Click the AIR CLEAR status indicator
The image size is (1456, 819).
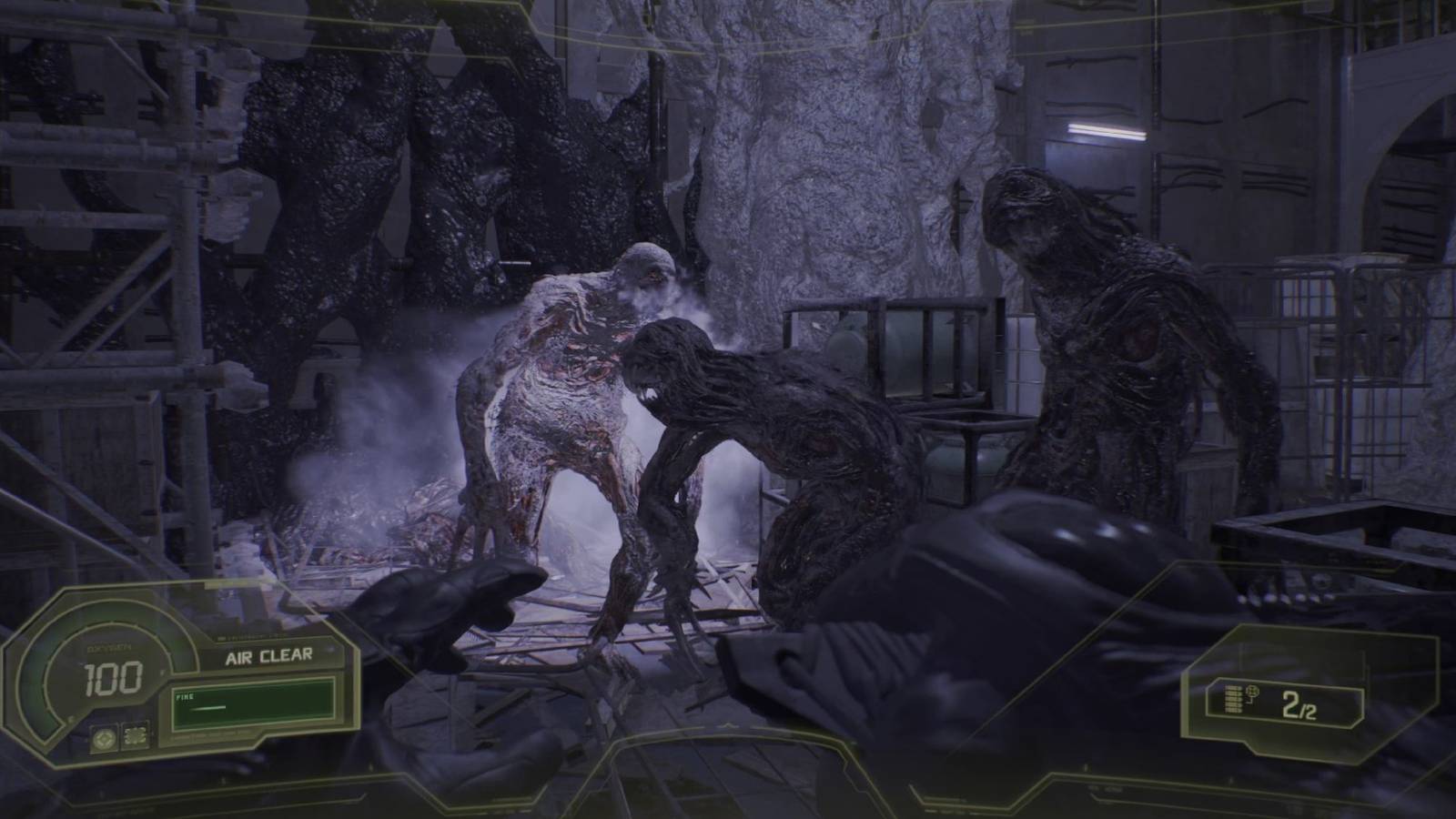pos(269,656)
